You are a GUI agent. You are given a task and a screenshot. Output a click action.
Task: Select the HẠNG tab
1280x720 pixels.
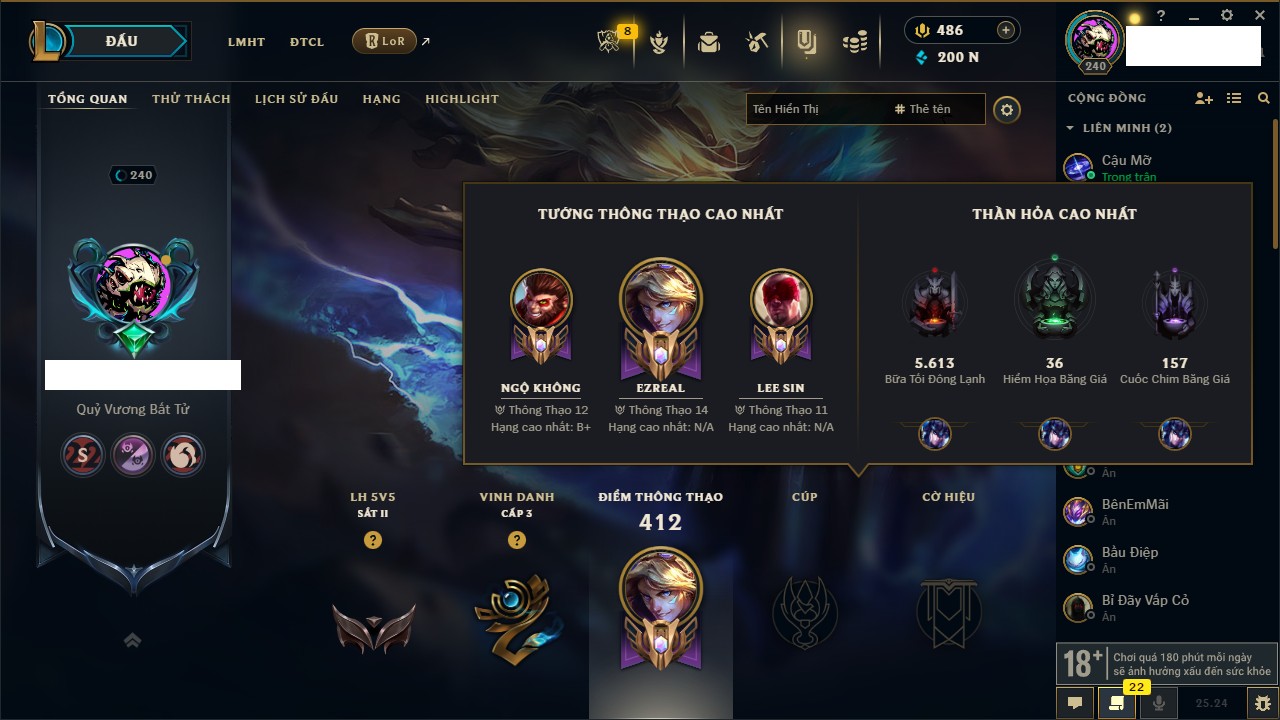click(x=382, y=99)
